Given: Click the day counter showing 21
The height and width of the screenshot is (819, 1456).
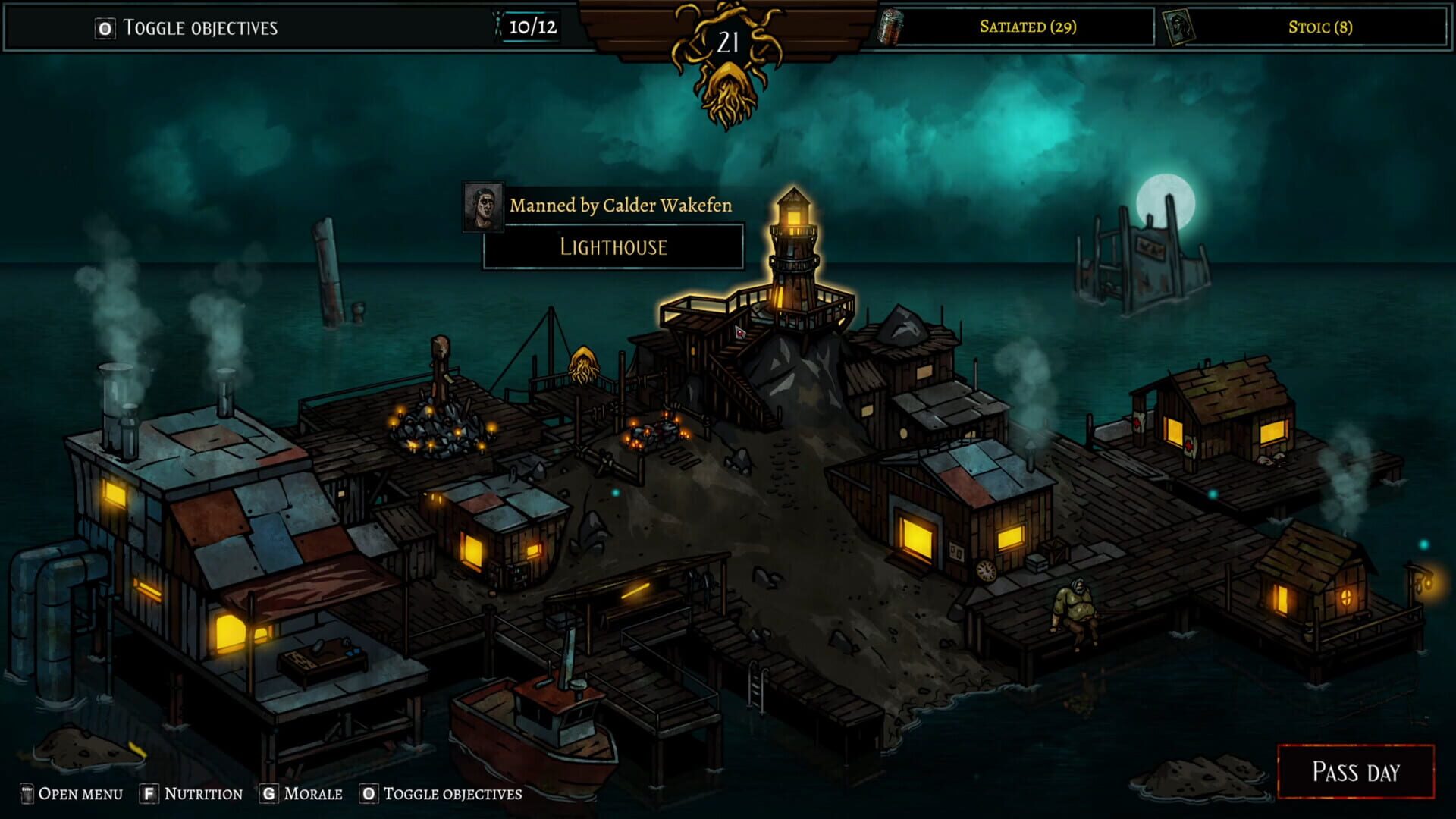Looking at the screenshot, I should (726, 42).
